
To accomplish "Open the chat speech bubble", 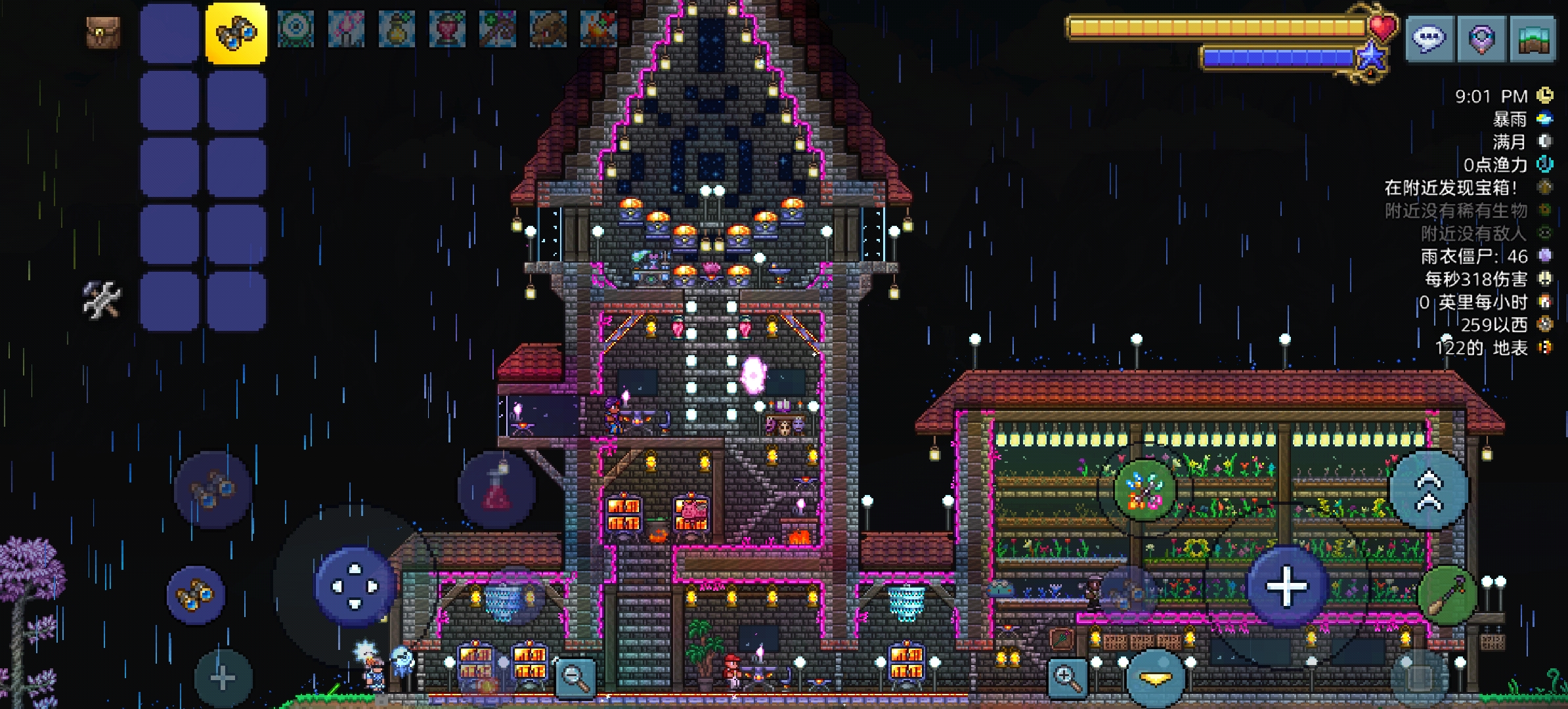I will (x=1429, y=38).
